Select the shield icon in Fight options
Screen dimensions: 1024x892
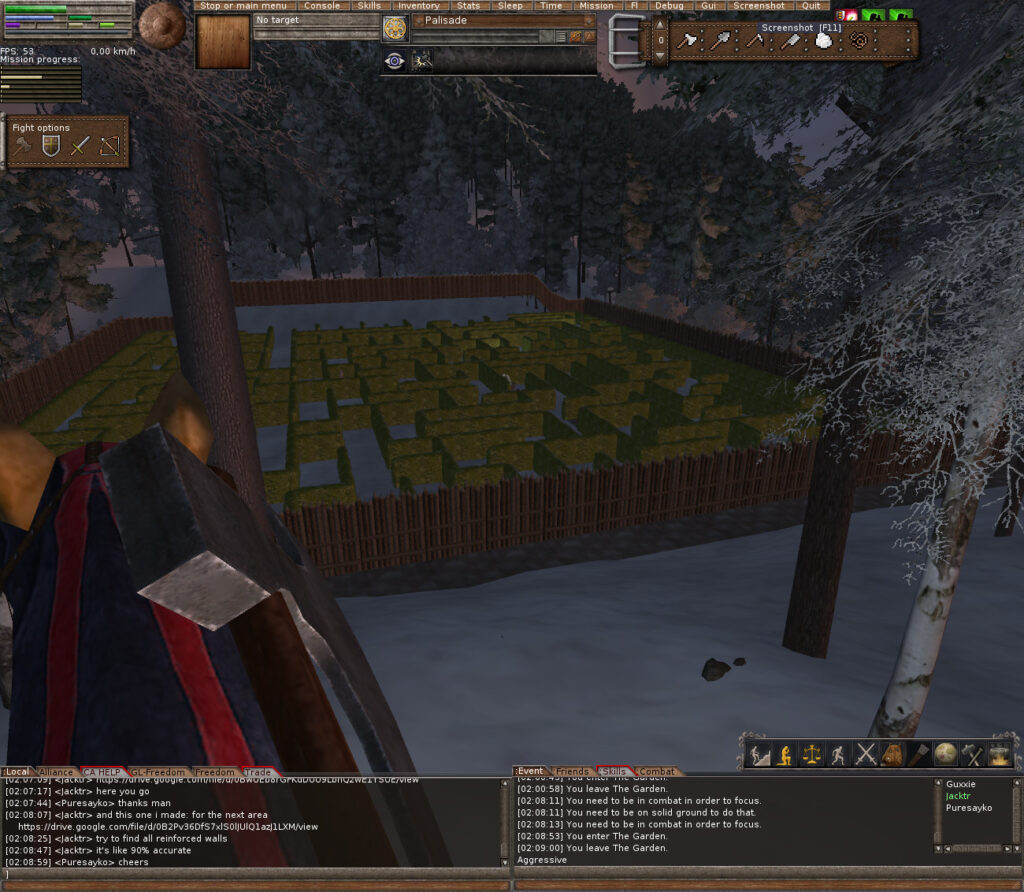coord(50,147)
